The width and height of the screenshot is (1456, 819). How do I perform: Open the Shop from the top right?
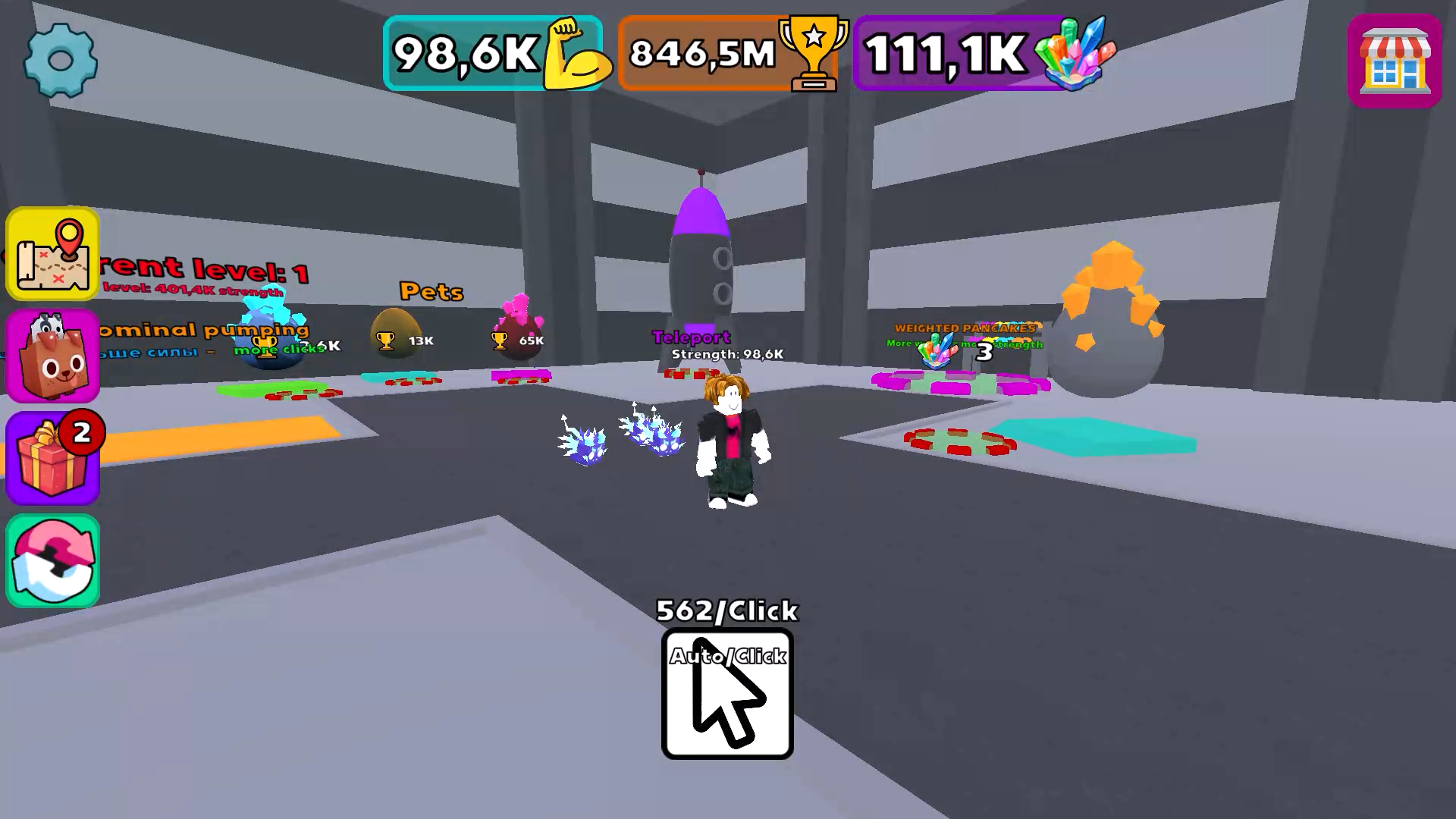(x=1395, y=61)
